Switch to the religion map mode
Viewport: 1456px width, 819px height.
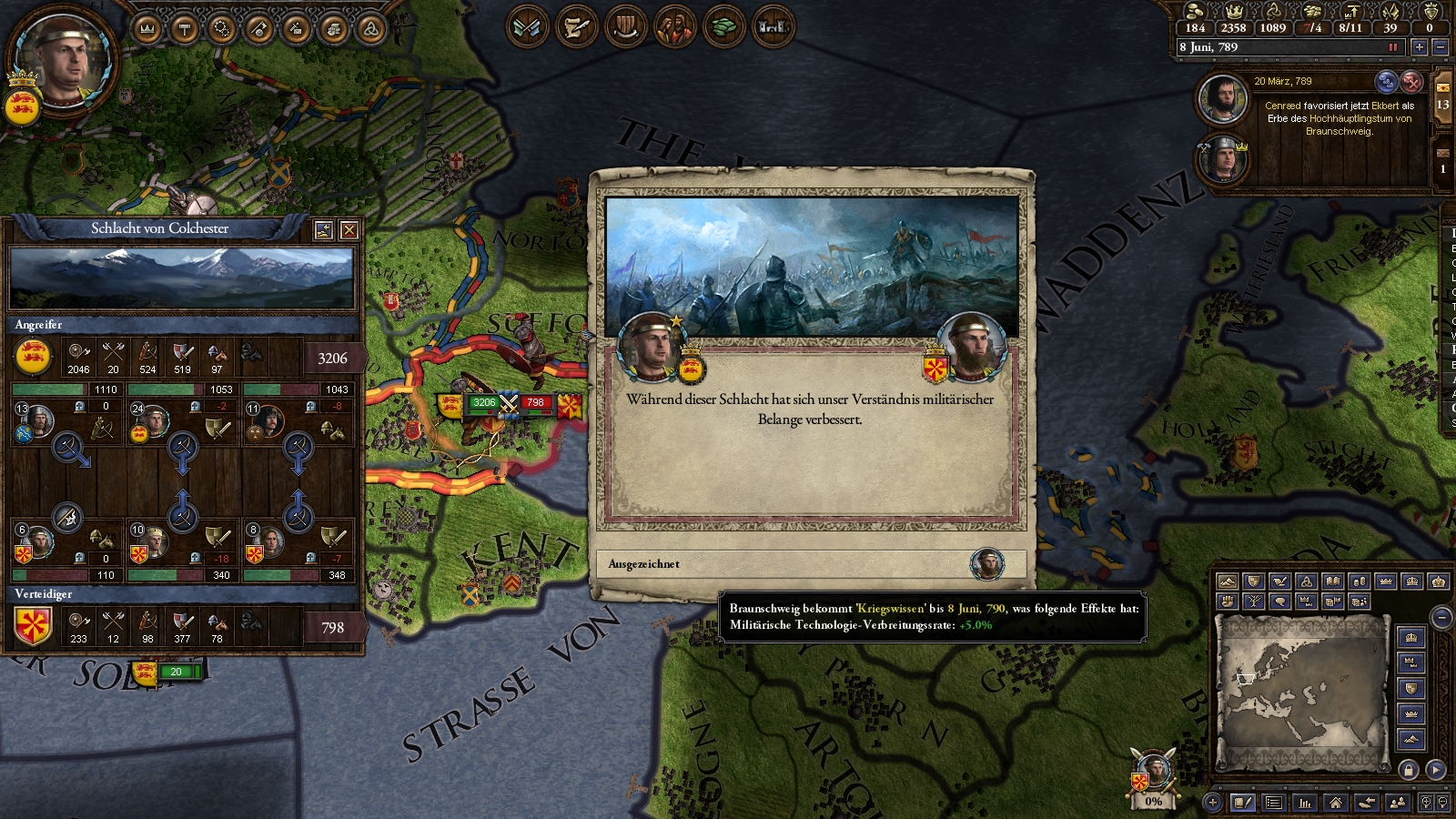pos(1306,581)
